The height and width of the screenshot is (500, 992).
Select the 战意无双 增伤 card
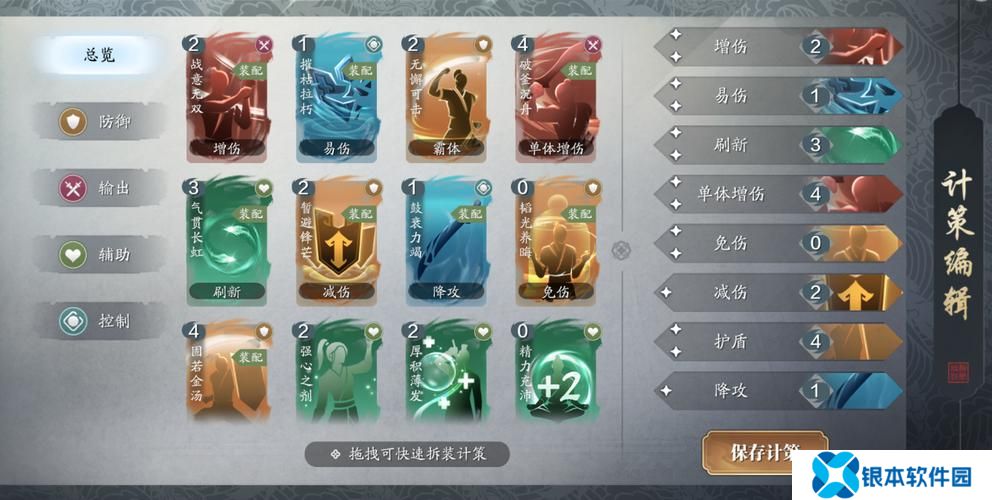click(227, 96)
